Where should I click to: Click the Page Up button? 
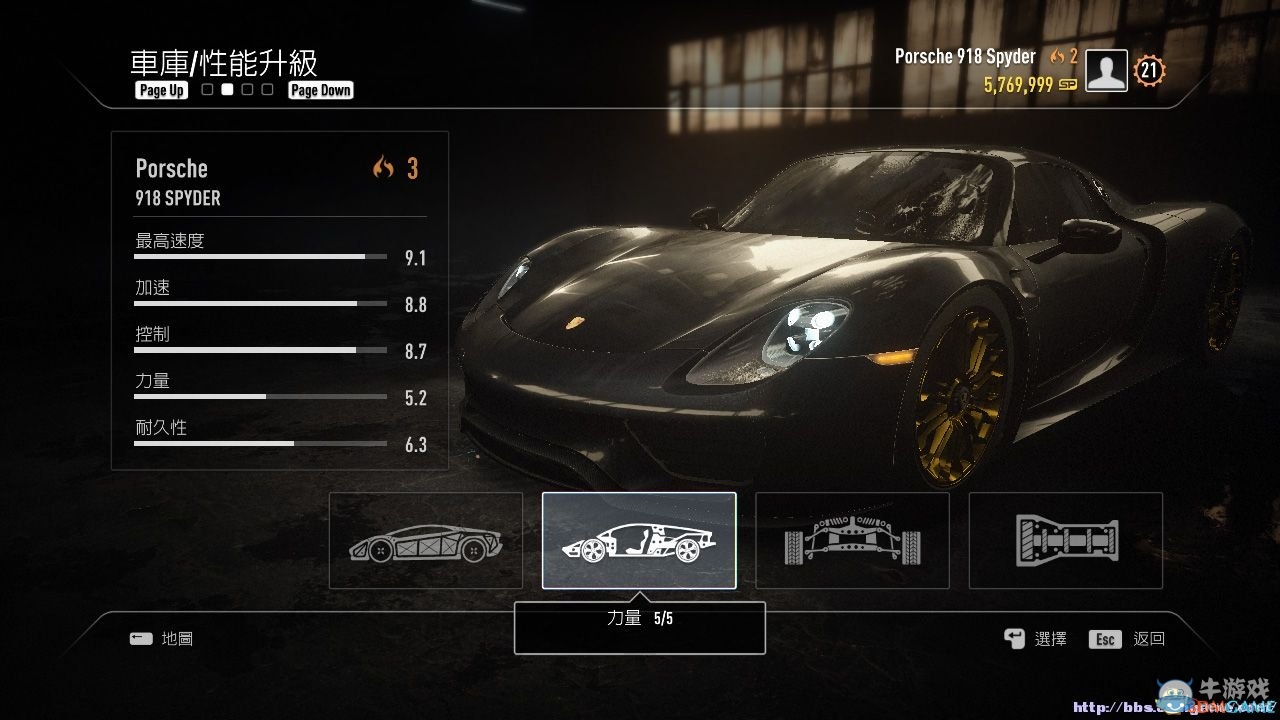coord(160,90)
